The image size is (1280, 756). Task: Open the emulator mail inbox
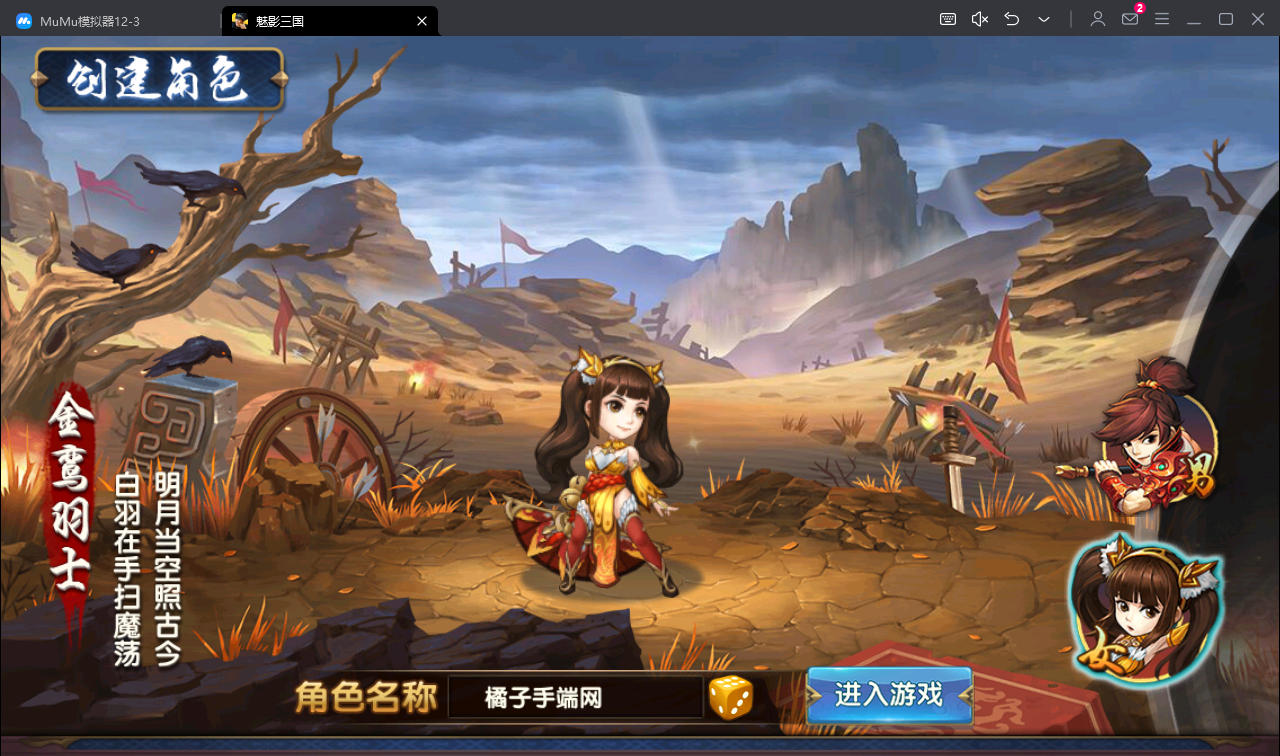pos(1130,19)
